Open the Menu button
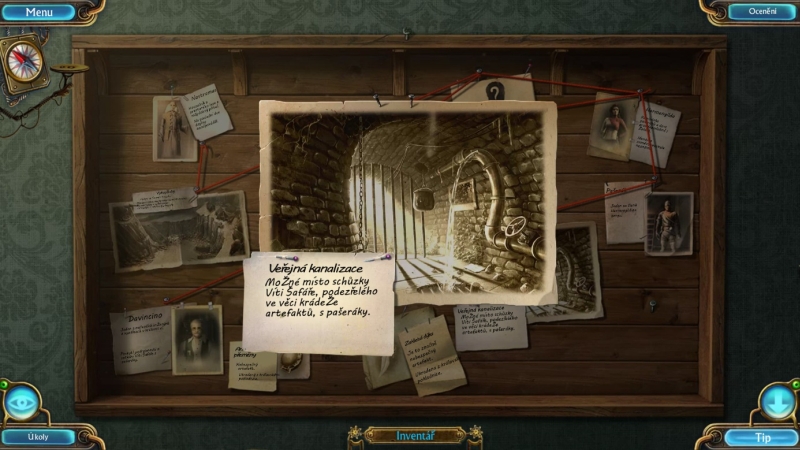 point(39,12)
